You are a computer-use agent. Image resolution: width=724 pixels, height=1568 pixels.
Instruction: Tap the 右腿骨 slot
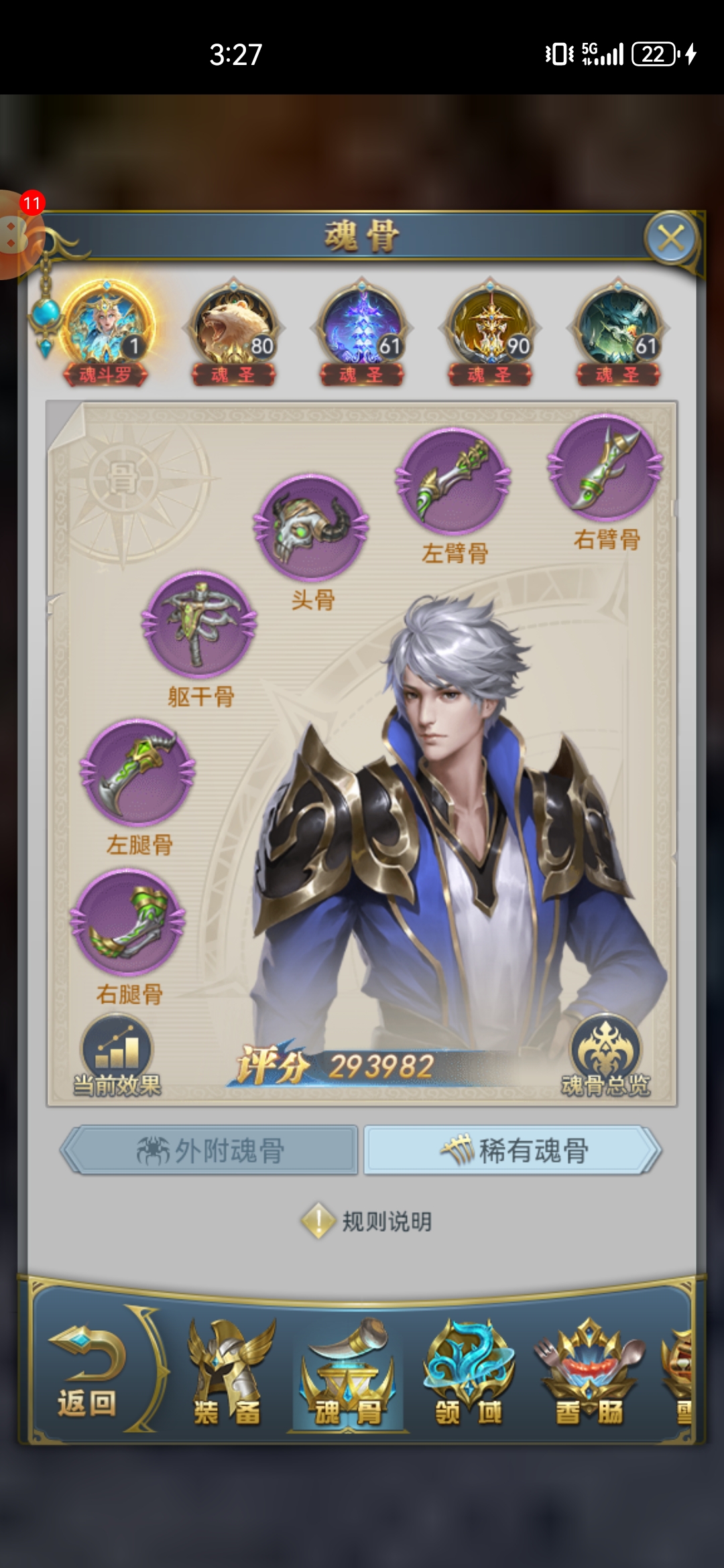128,922
